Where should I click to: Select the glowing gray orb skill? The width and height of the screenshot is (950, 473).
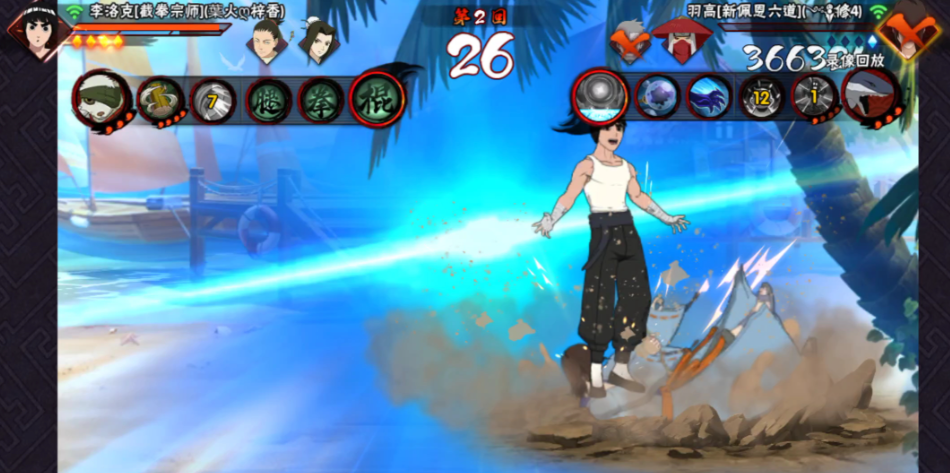(x=600, y=97)
